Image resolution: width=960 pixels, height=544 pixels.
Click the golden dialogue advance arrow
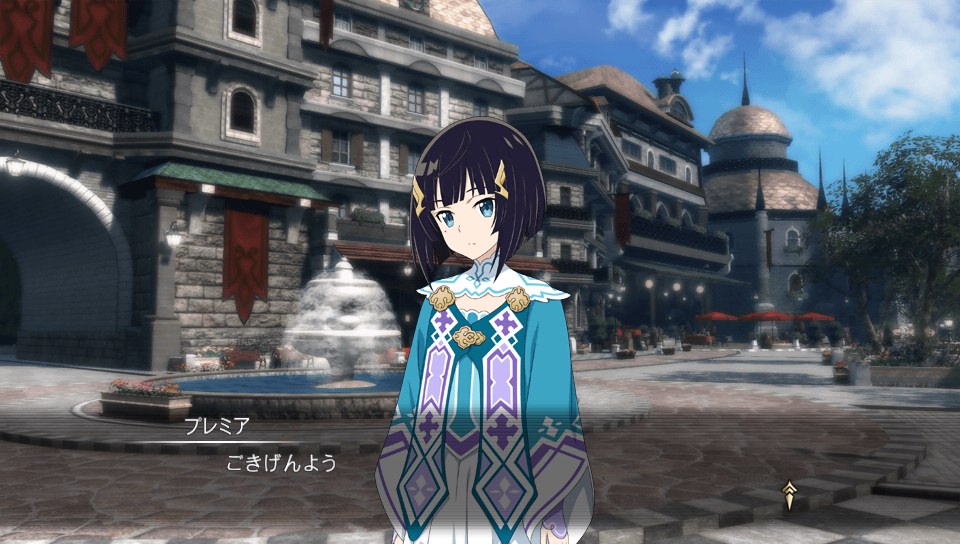[789, 495]
